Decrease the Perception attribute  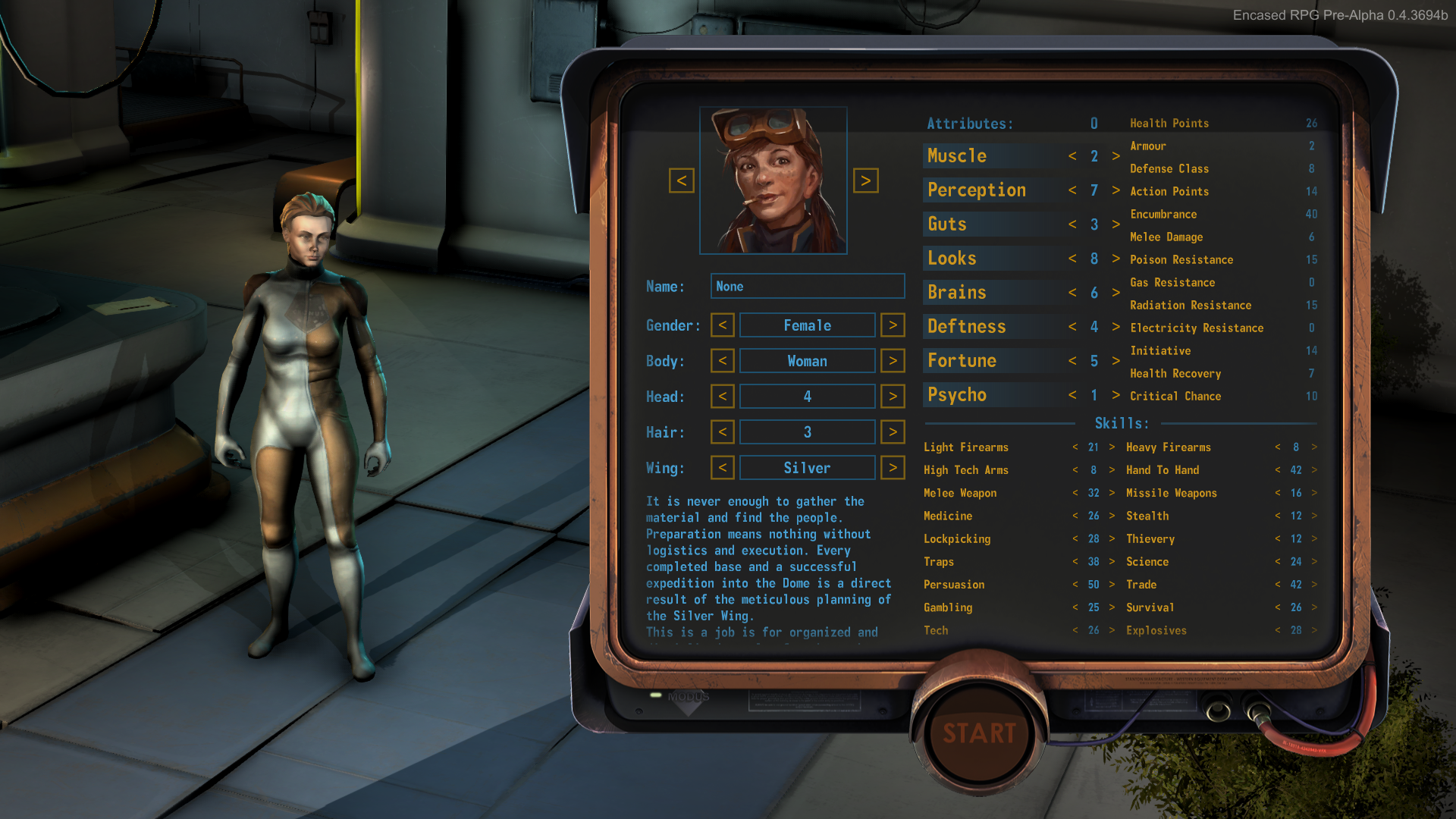(1072, 190)
